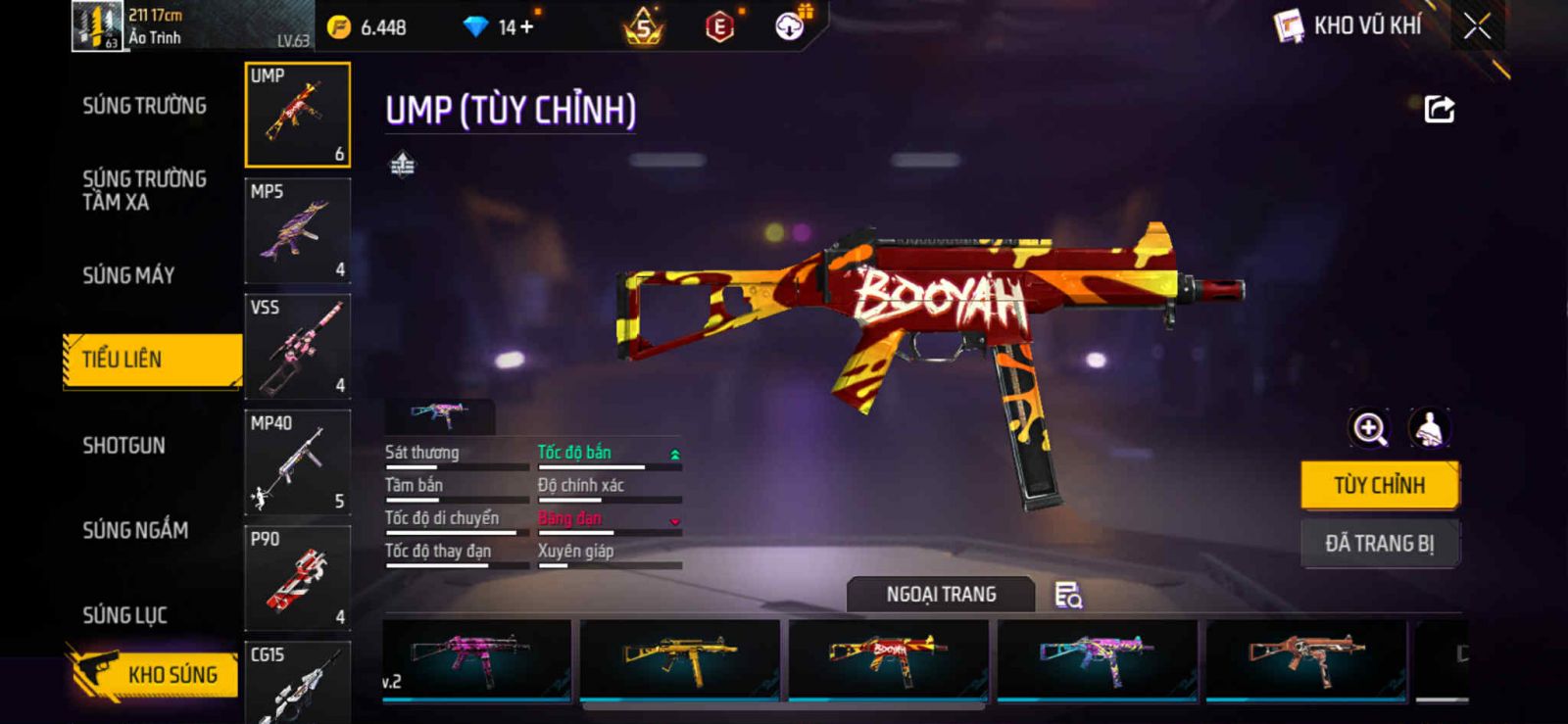The height and width of the screenshot is (724, 1568).
Task: Add diamonds with the plus button
Action: [527, 27]
